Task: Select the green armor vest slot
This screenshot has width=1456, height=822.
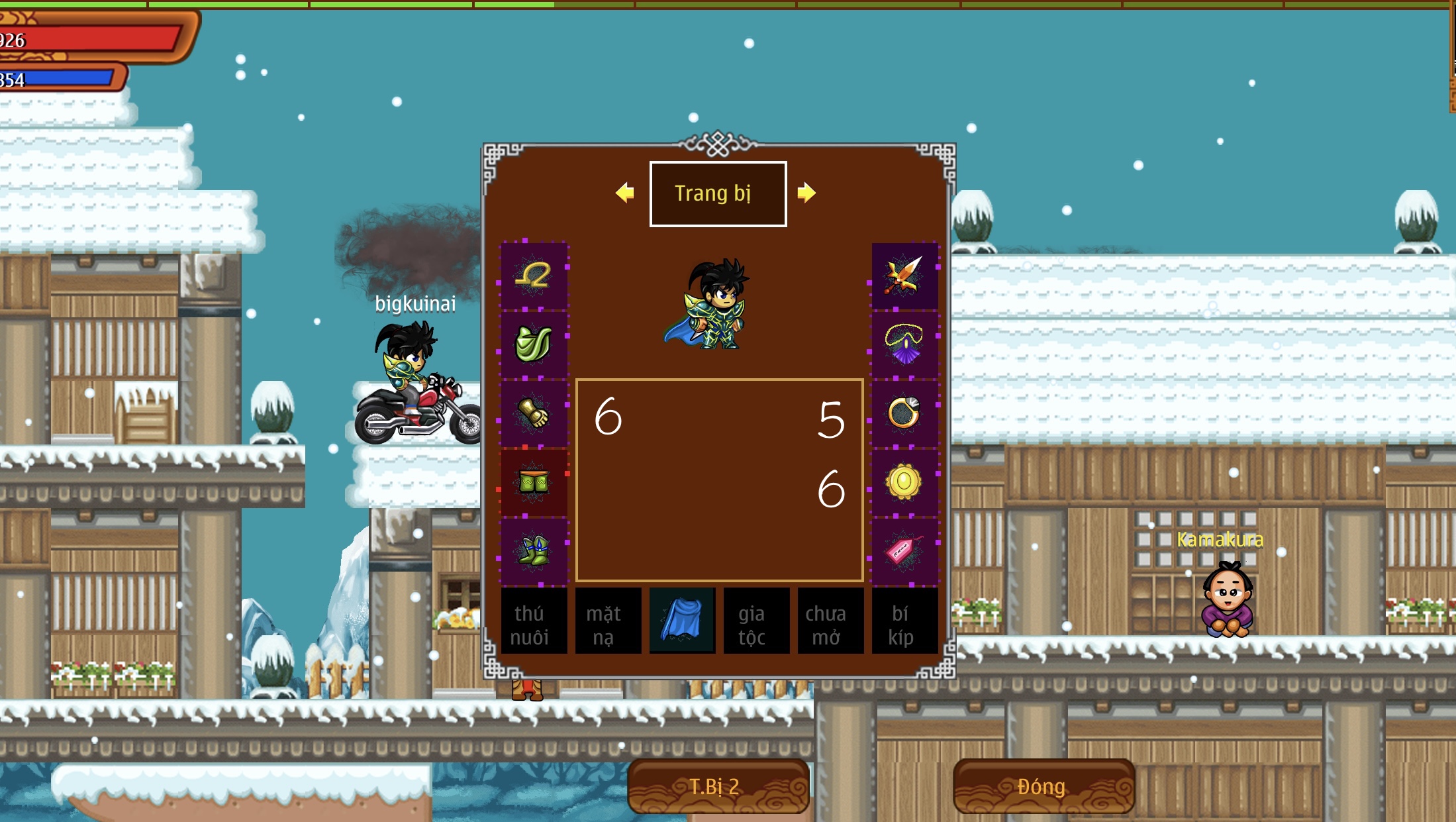Action: click(x=534, y=344)
